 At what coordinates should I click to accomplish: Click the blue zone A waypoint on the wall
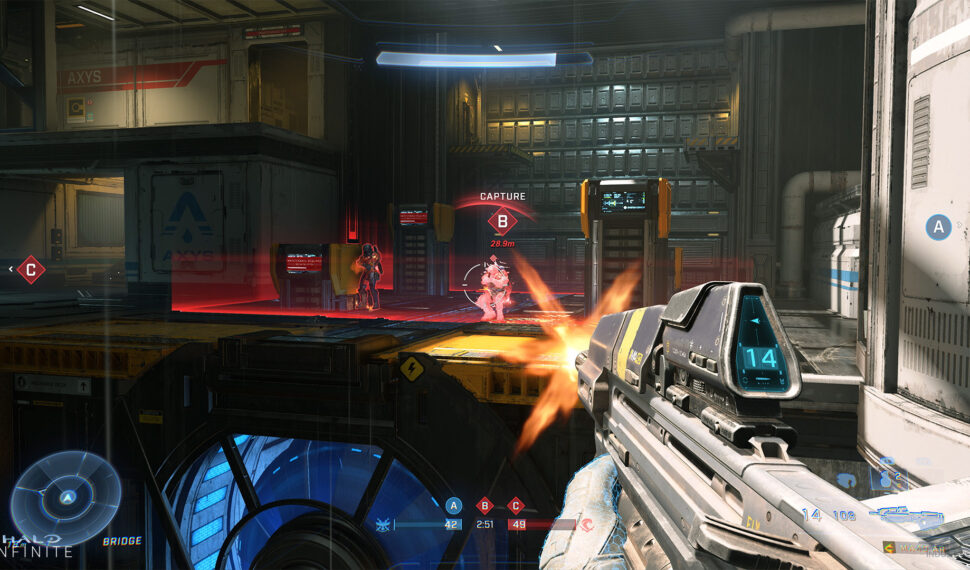tap(937, 227)
